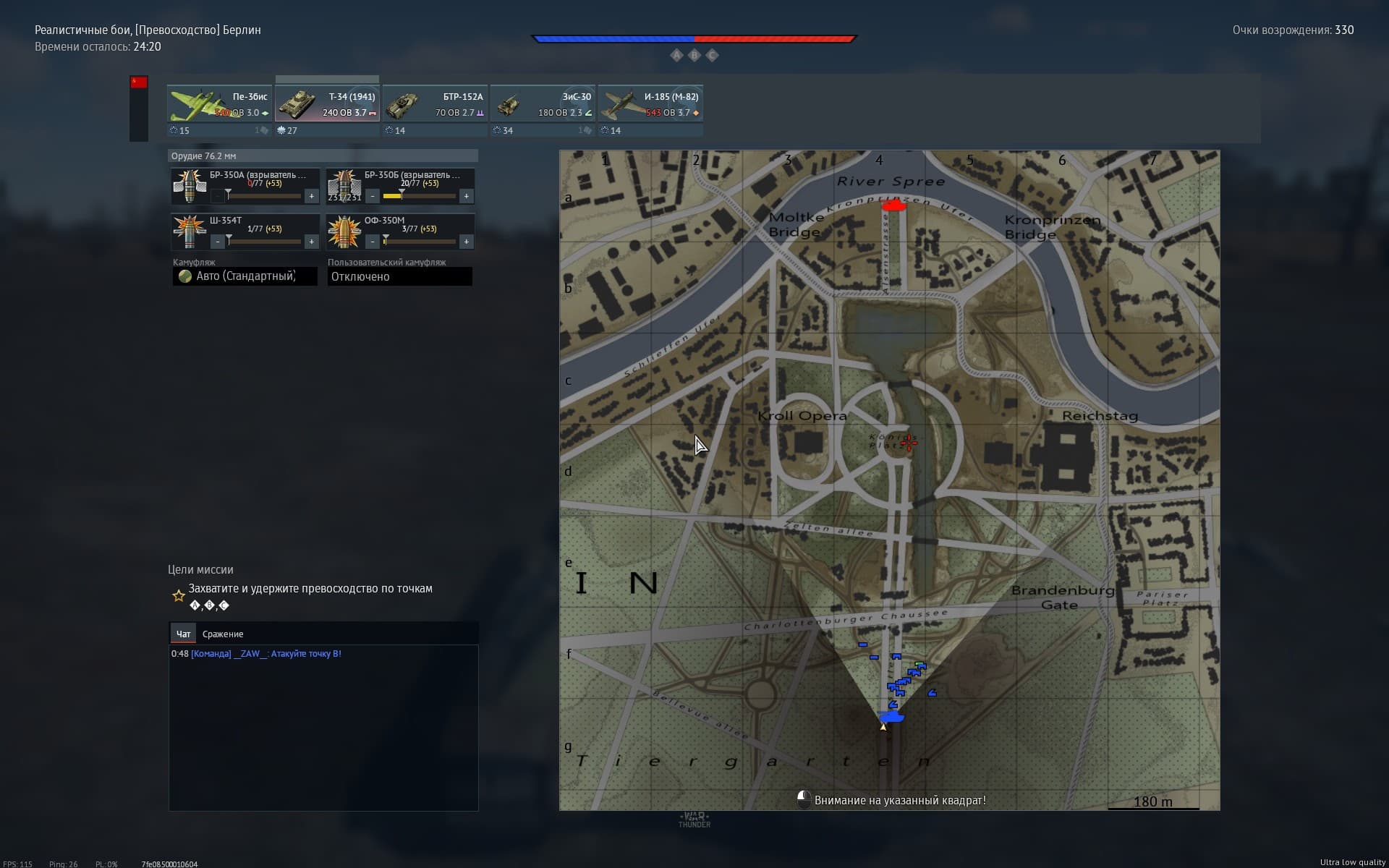This screenshot has width=1389, height=868.
Task: Add one БР-350Б shell with plus
Action: 466,196
